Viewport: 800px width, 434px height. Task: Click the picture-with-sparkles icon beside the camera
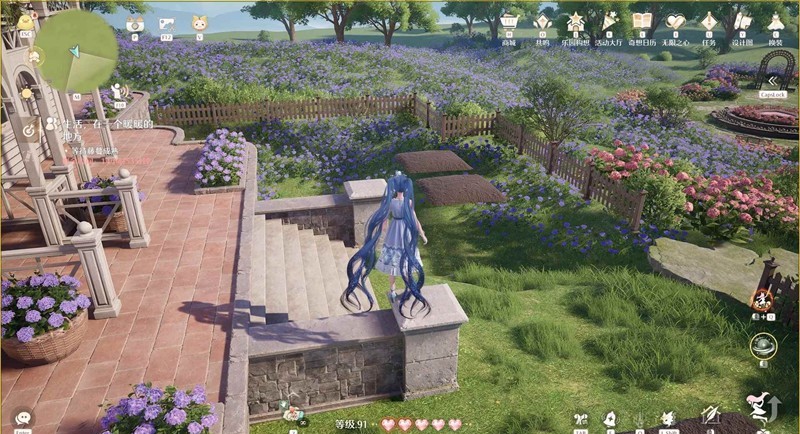coord(167,23)
